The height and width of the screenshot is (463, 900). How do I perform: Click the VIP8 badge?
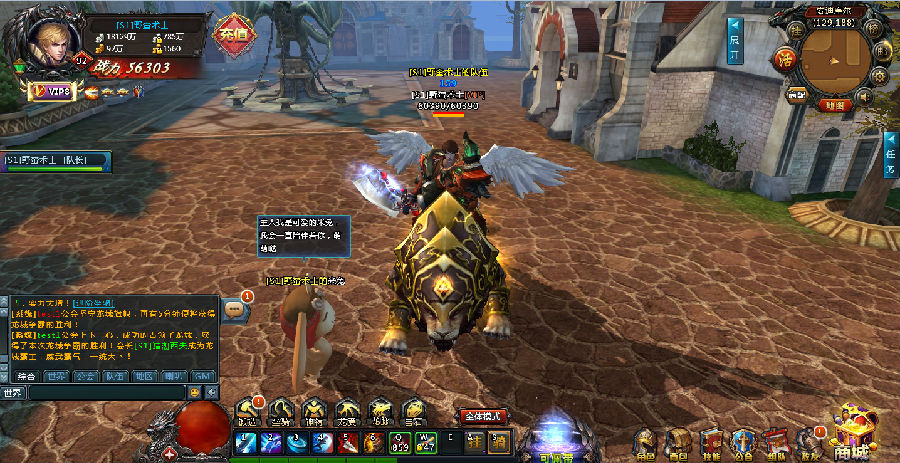55,92
